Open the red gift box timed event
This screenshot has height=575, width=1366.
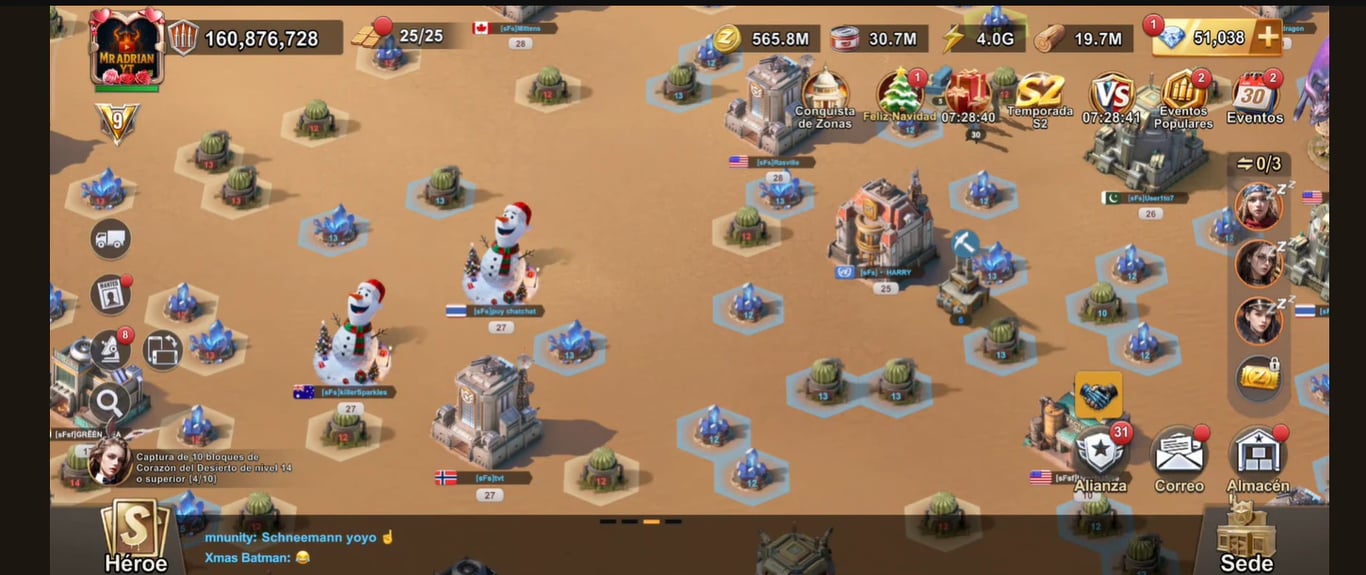(x=967, y=92)
